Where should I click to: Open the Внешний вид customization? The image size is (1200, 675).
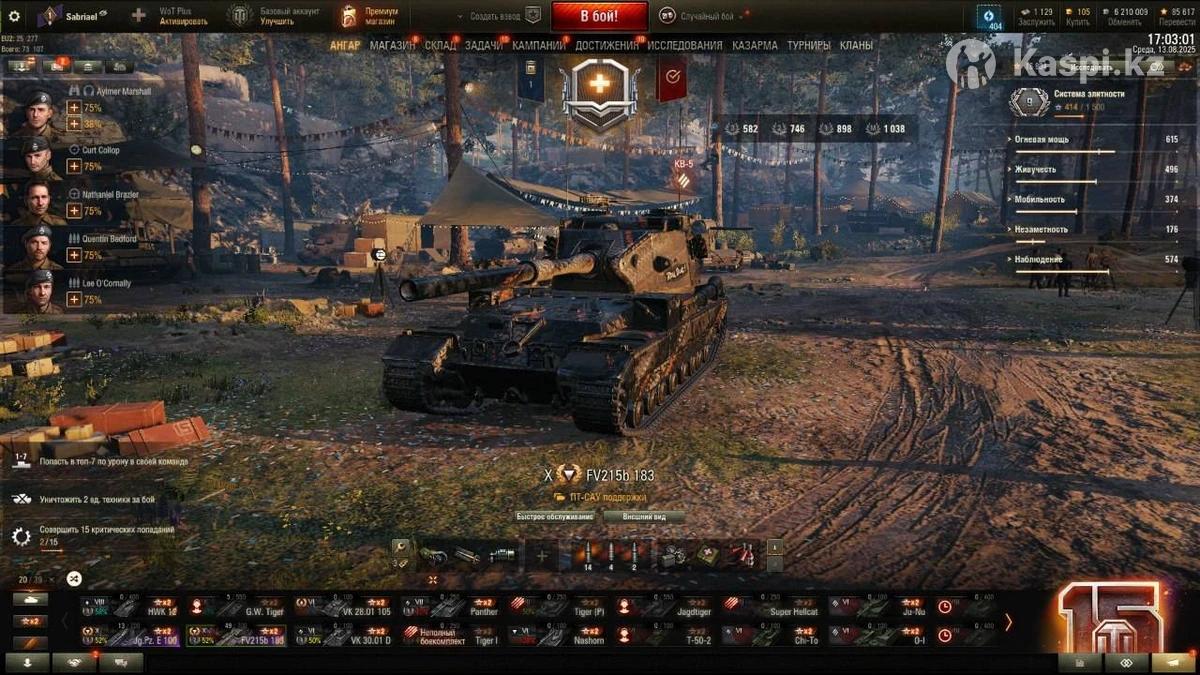click(x=645, y=517)
